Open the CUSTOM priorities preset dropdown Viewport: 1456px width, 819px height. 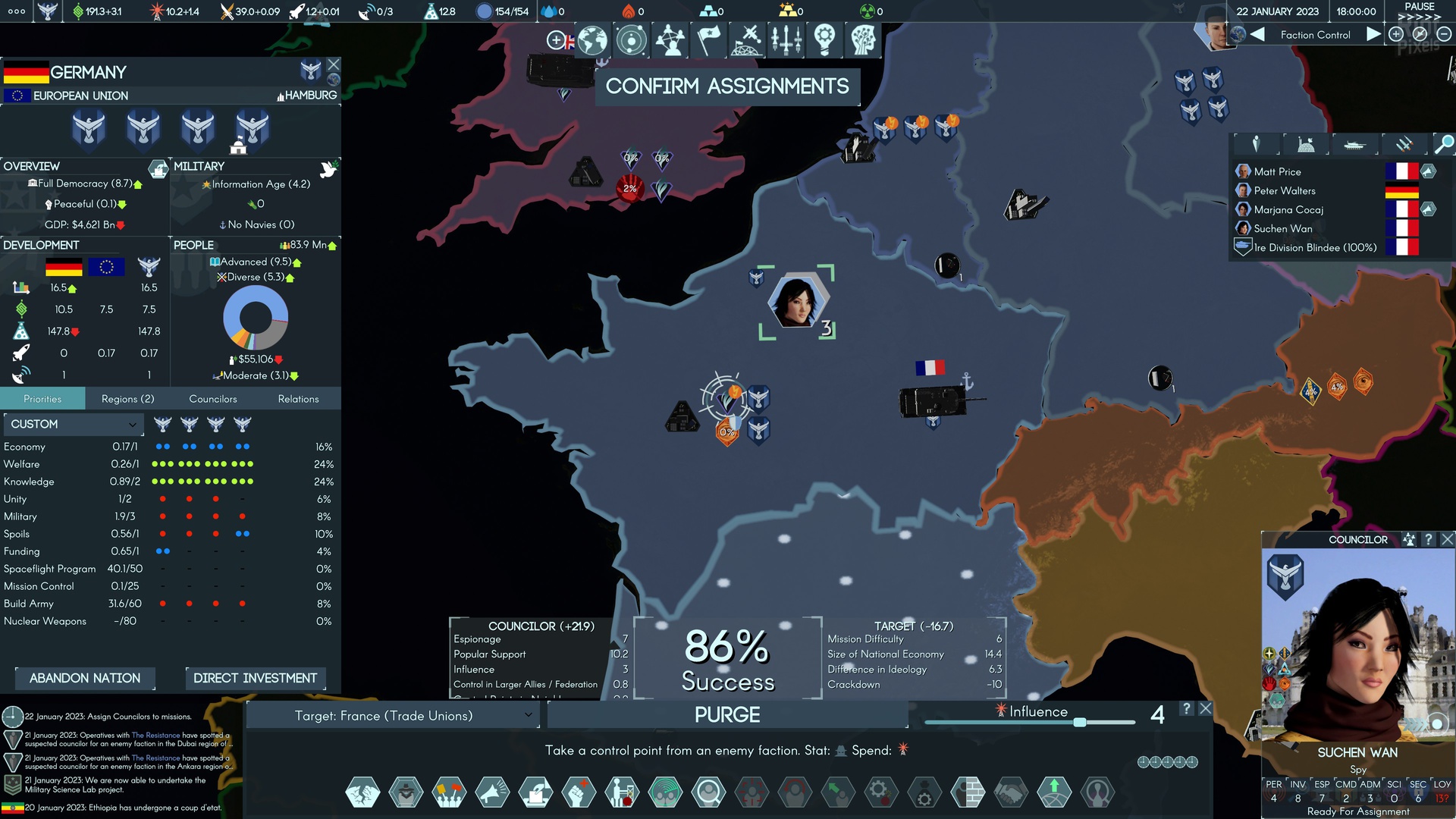pos(73,424)
